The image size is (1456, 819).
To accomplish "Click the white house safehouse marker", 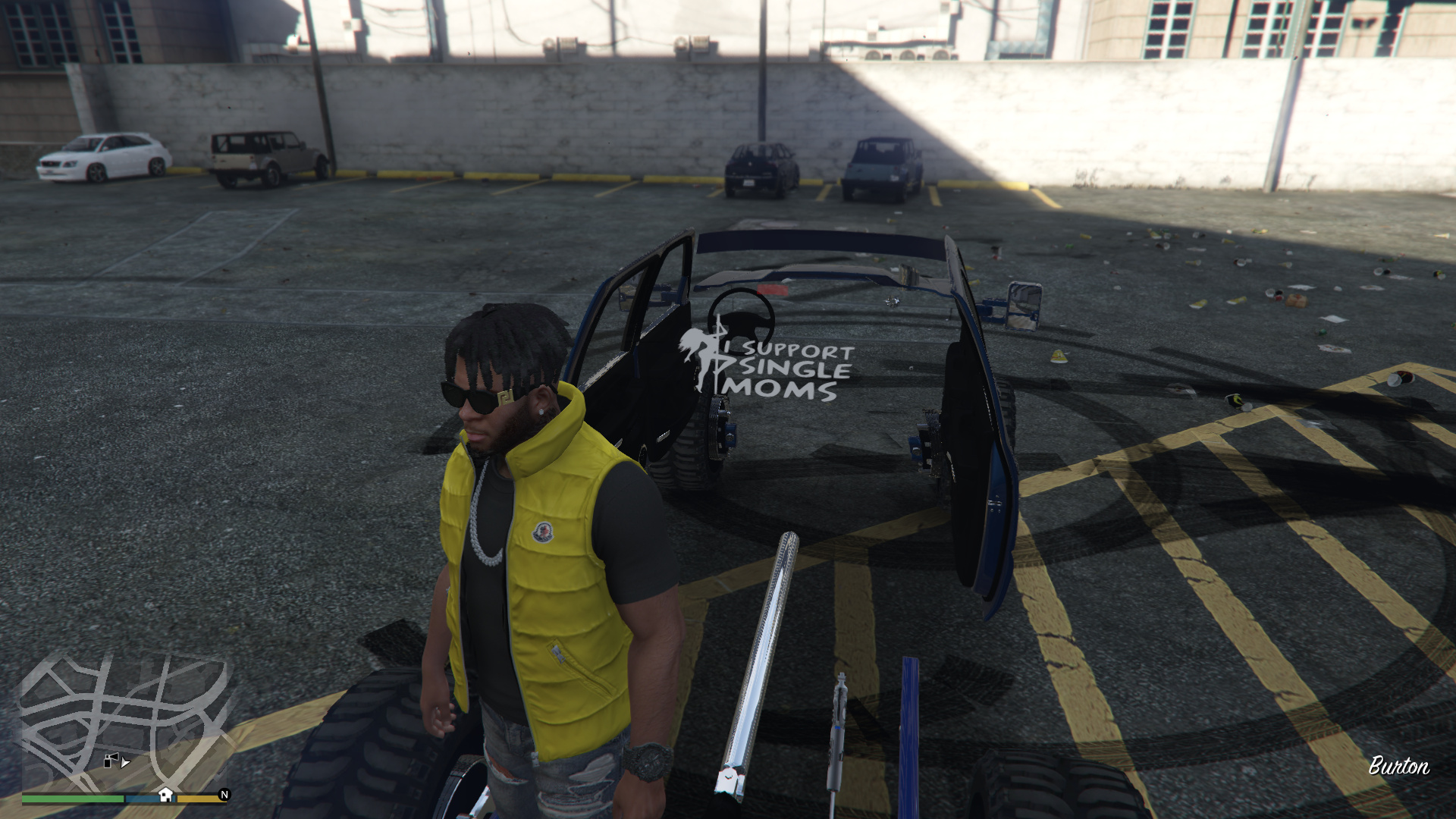I will click(x=165, y=795).
